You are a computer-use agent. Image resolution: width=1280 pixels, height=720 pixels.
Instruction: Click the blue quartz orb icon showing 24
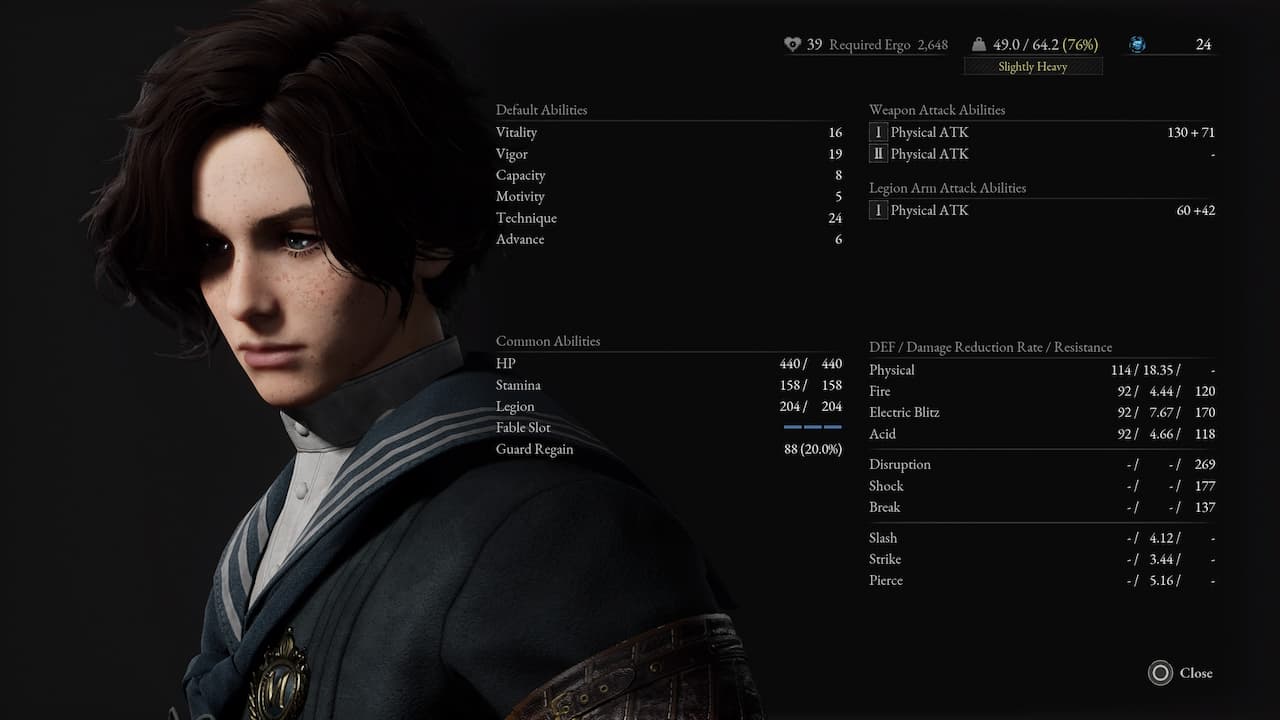tap(1136, 44)
